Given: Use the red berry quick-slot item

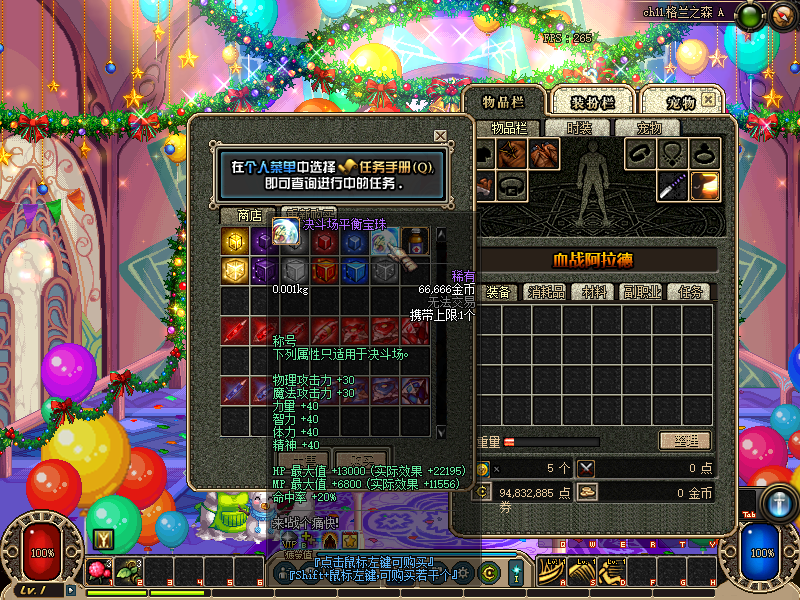Looking at the screenshot, I should pos(100,572).
